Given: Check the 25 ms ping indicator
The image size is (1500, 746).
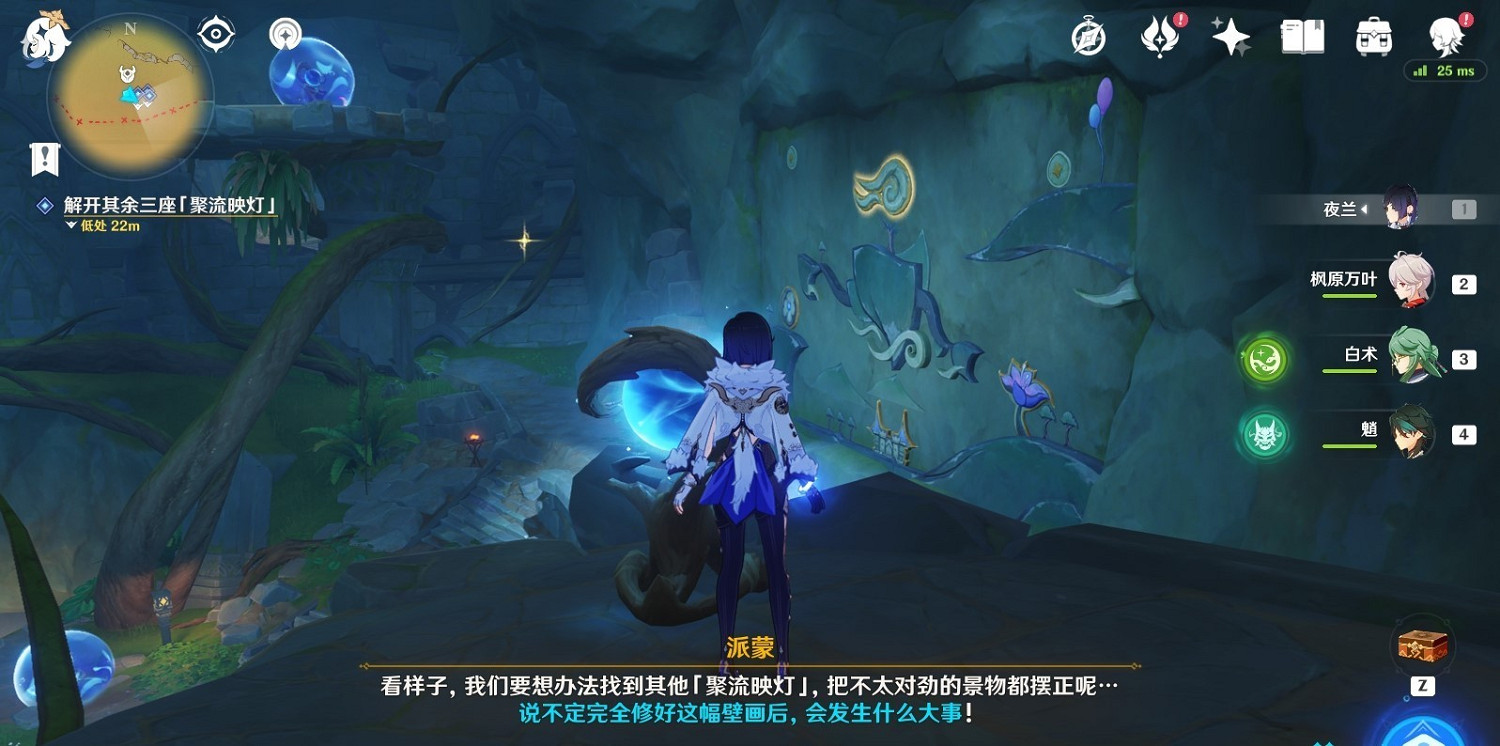Looking at the screenshot, I should tap(1445, 71).
